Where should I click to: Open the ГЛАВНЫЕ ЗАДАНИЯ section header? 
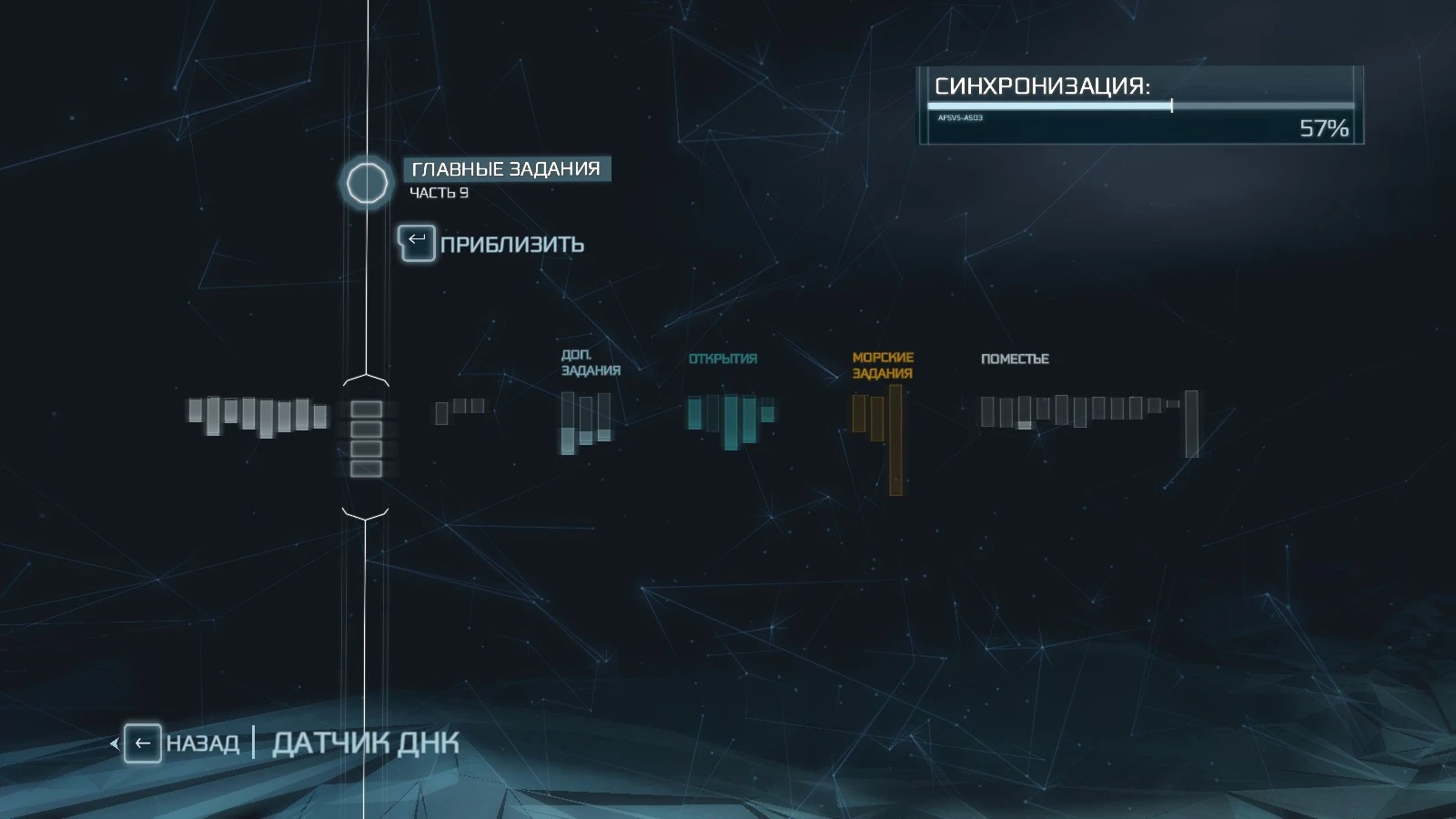click(507, 167)
